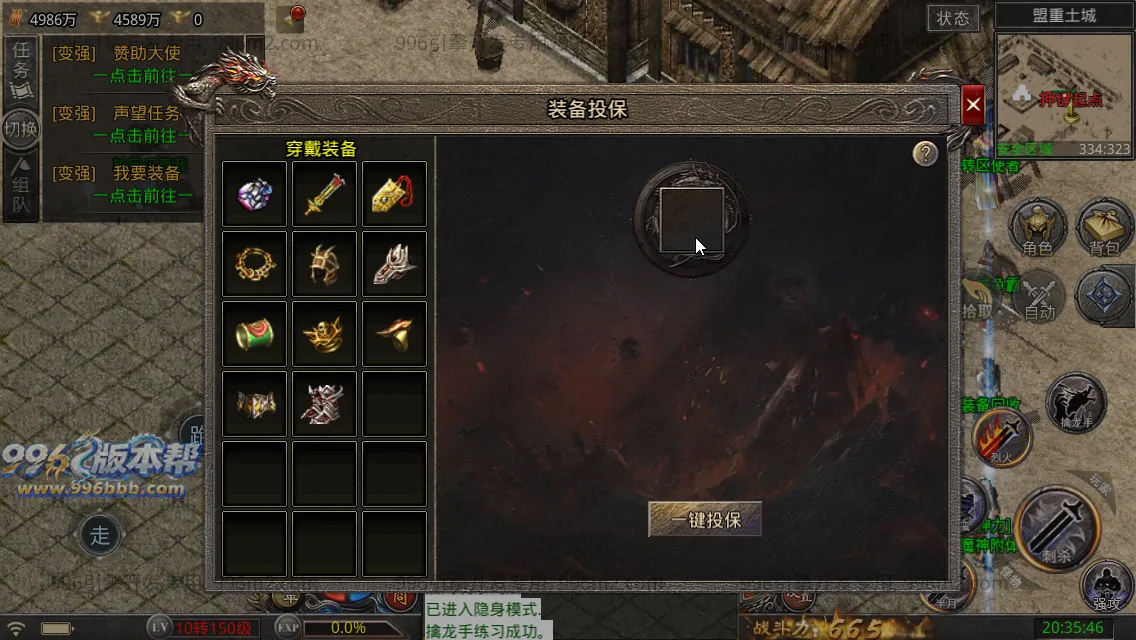Select the gemstone equipment slot
Screen dimensions: 1136x640
tap(255, 194)
